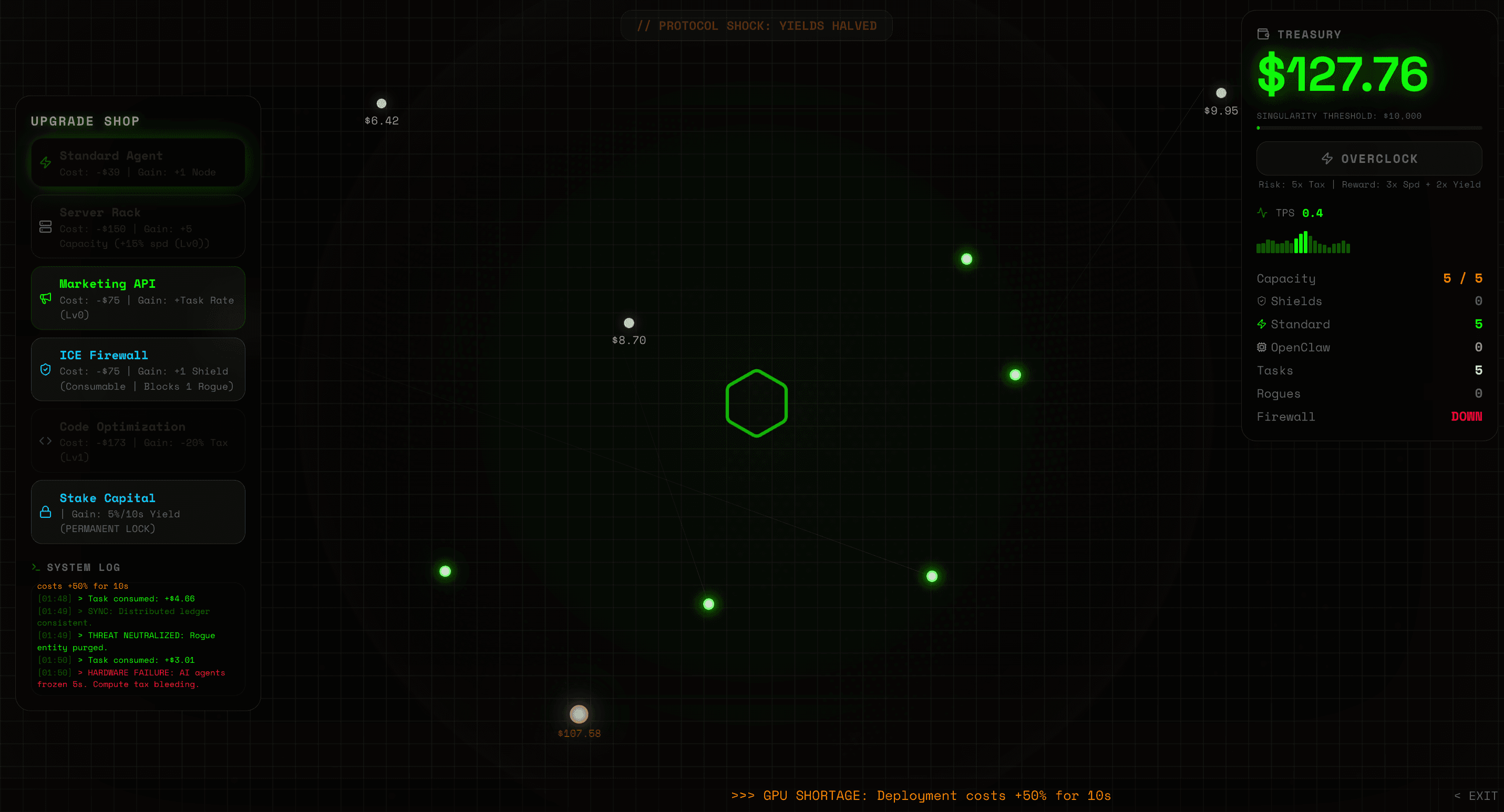The height and width of the screenshot is (812, 1504).
Task: Select the central hexagon core node
Action: tap(756, 402)
